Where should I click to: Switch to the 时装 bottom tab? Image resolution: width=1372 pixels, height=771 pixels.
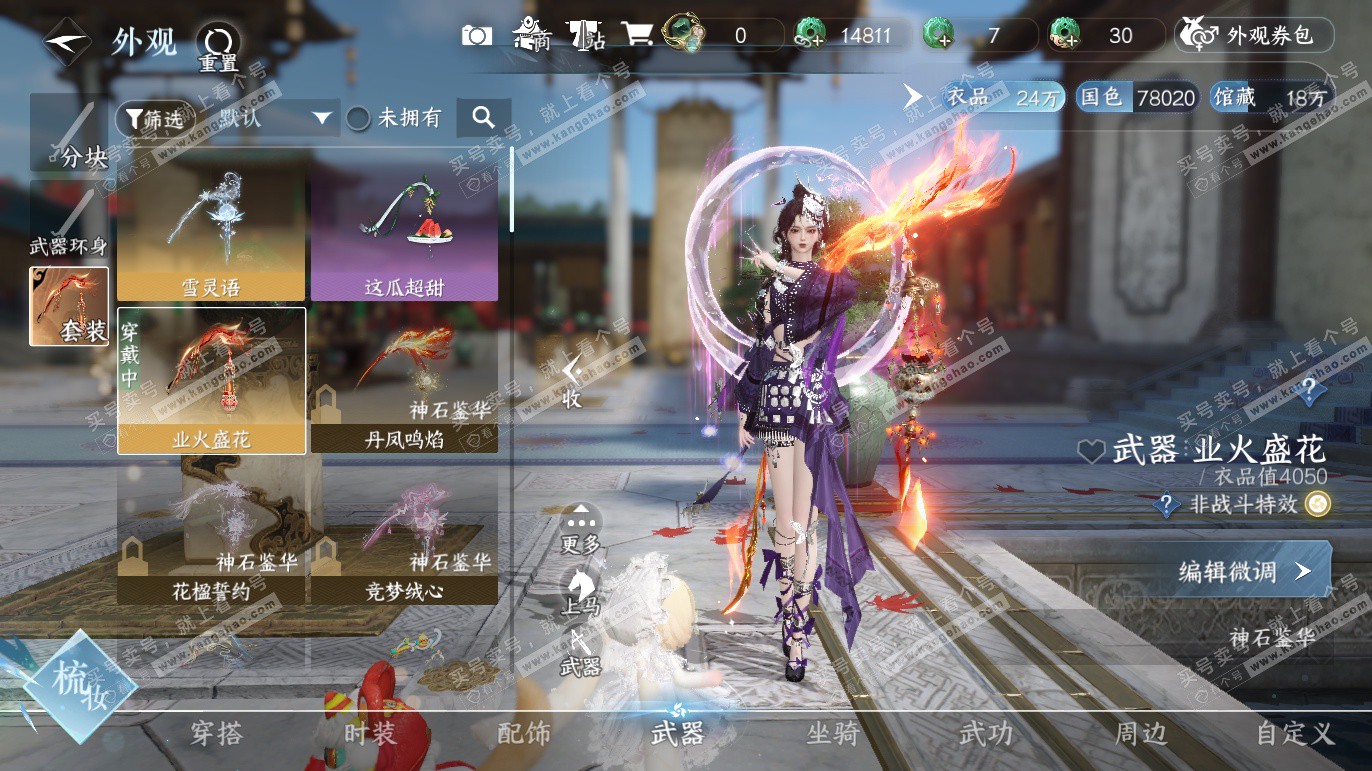(x=369, y=734)
